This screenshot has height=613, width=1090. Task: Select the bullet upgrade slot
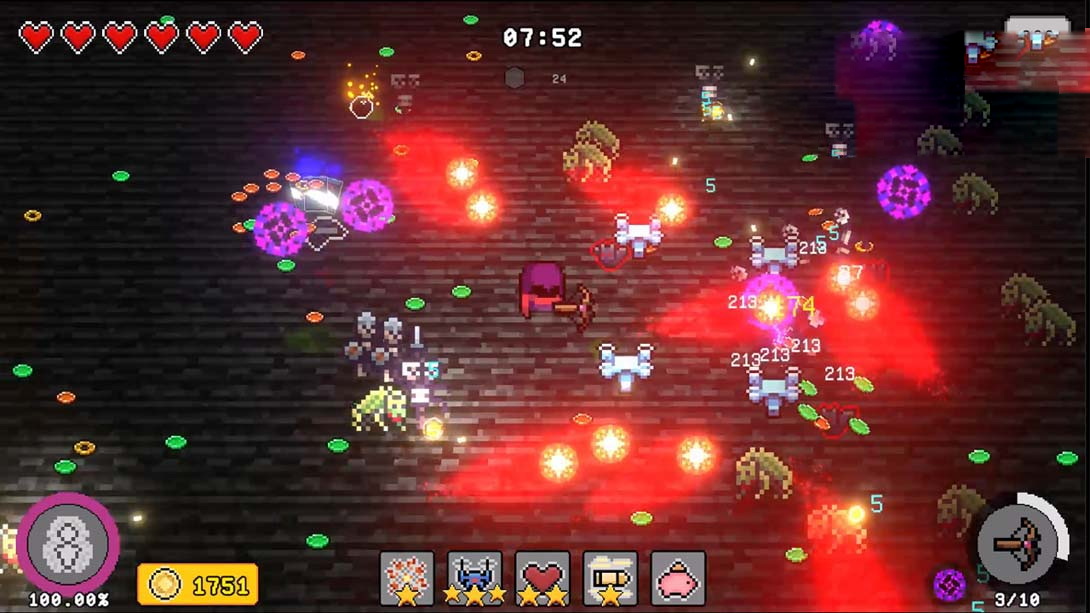pyautogui.click(x=610, y=579)
